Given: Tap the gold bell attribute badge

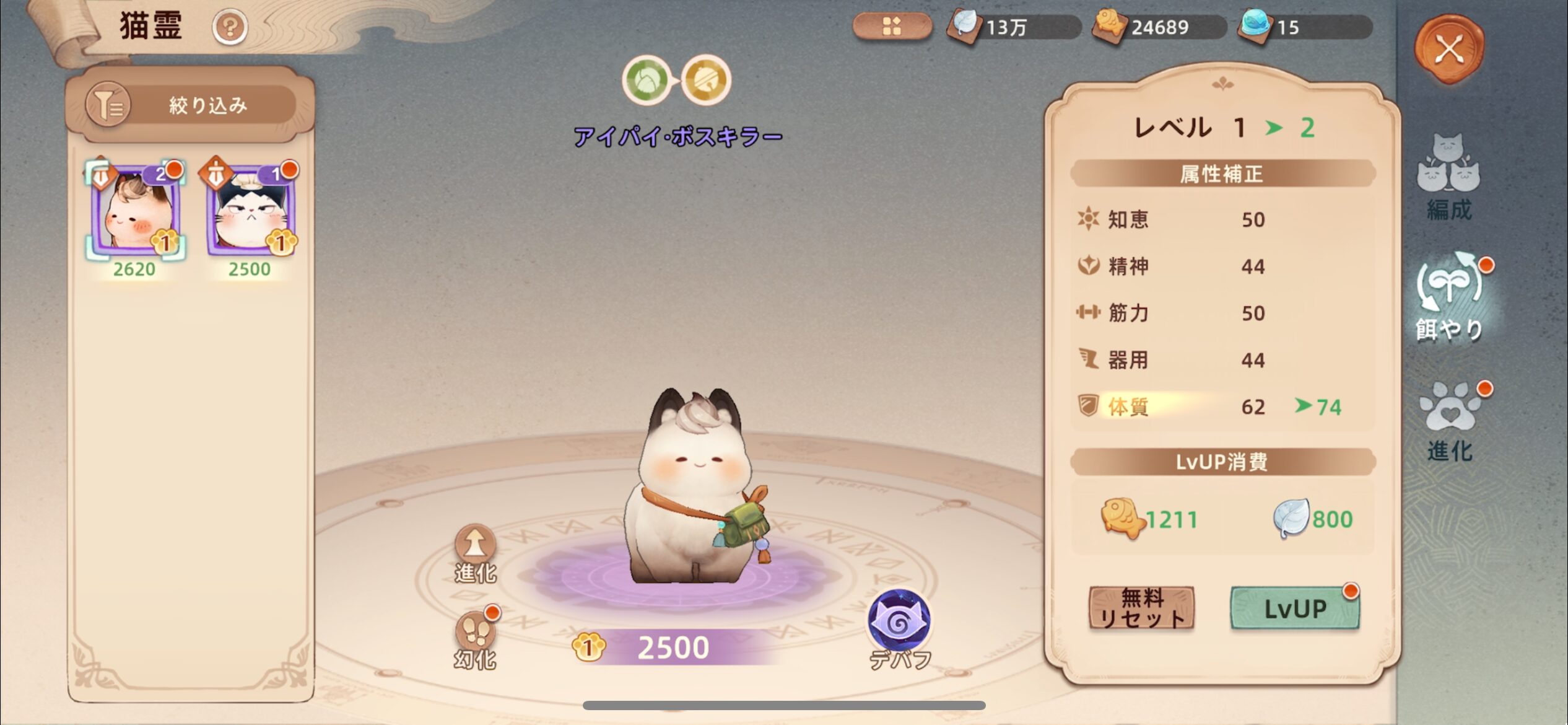Looking at the screenshot, I should click(x=706, y=80).
